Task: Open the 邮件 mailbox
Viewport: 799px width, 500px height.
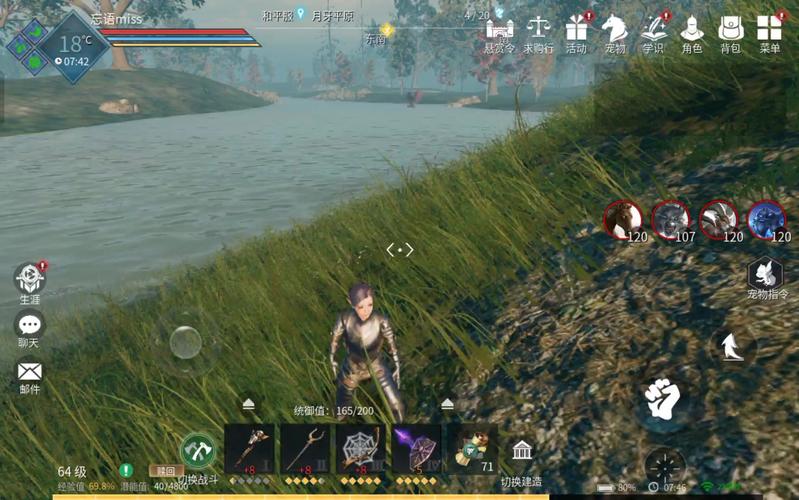Action: (x=30, y=373)
